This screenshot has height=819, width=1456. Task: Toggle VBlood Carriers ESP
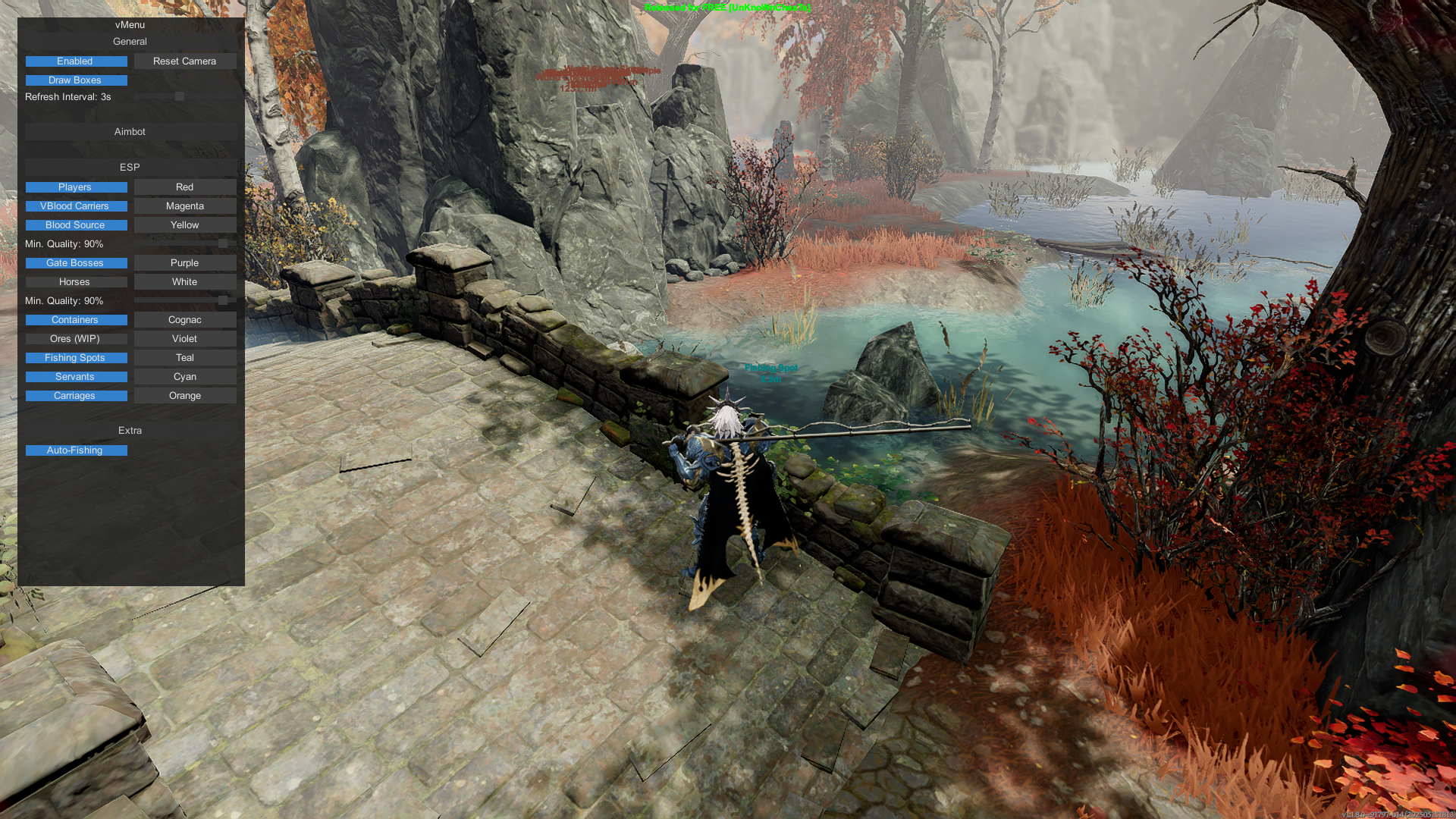[x=76, y=206]
